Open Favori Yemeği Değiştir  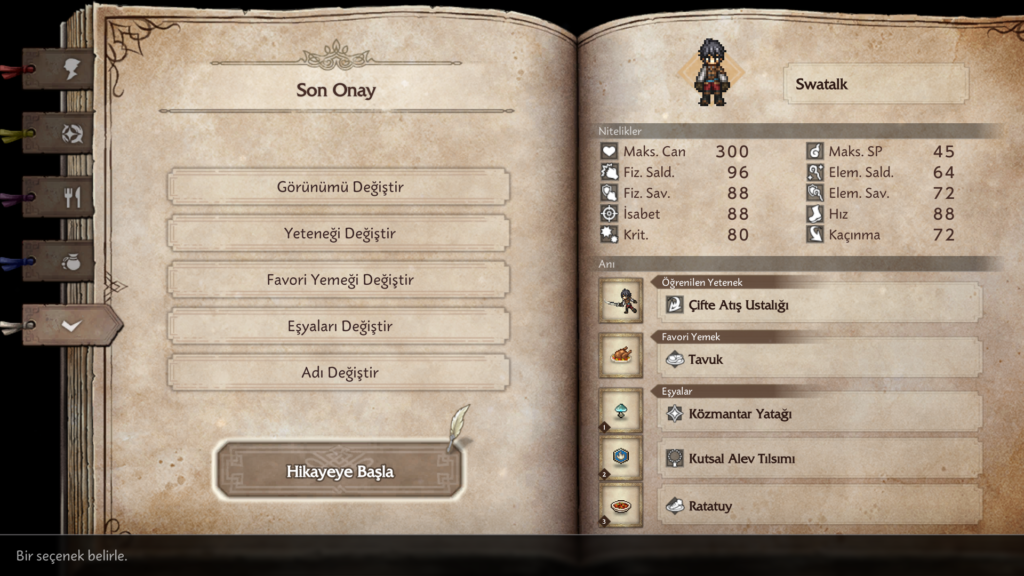[339, 280]
